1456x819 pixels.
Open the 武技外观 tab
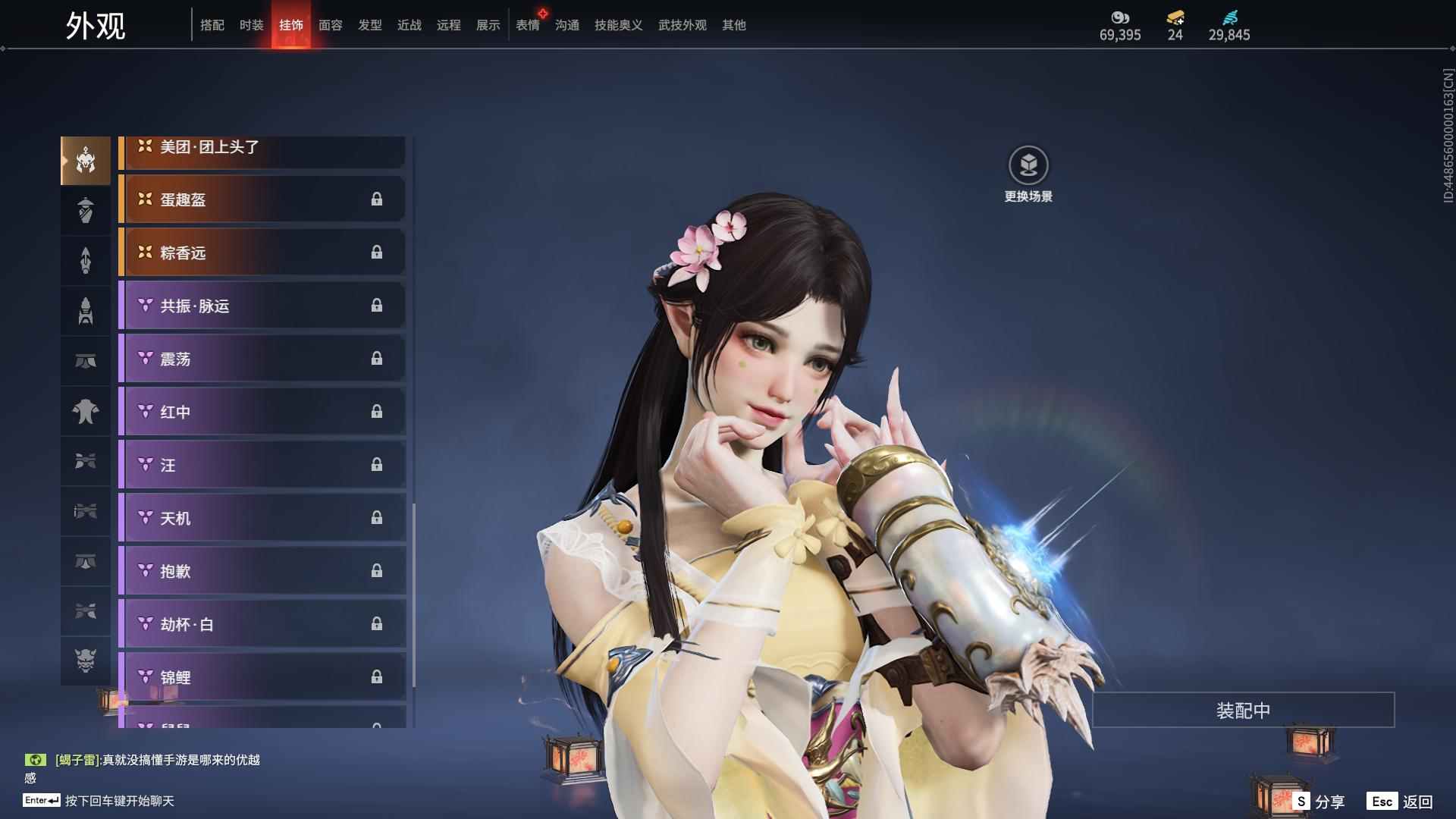point(681,25)
